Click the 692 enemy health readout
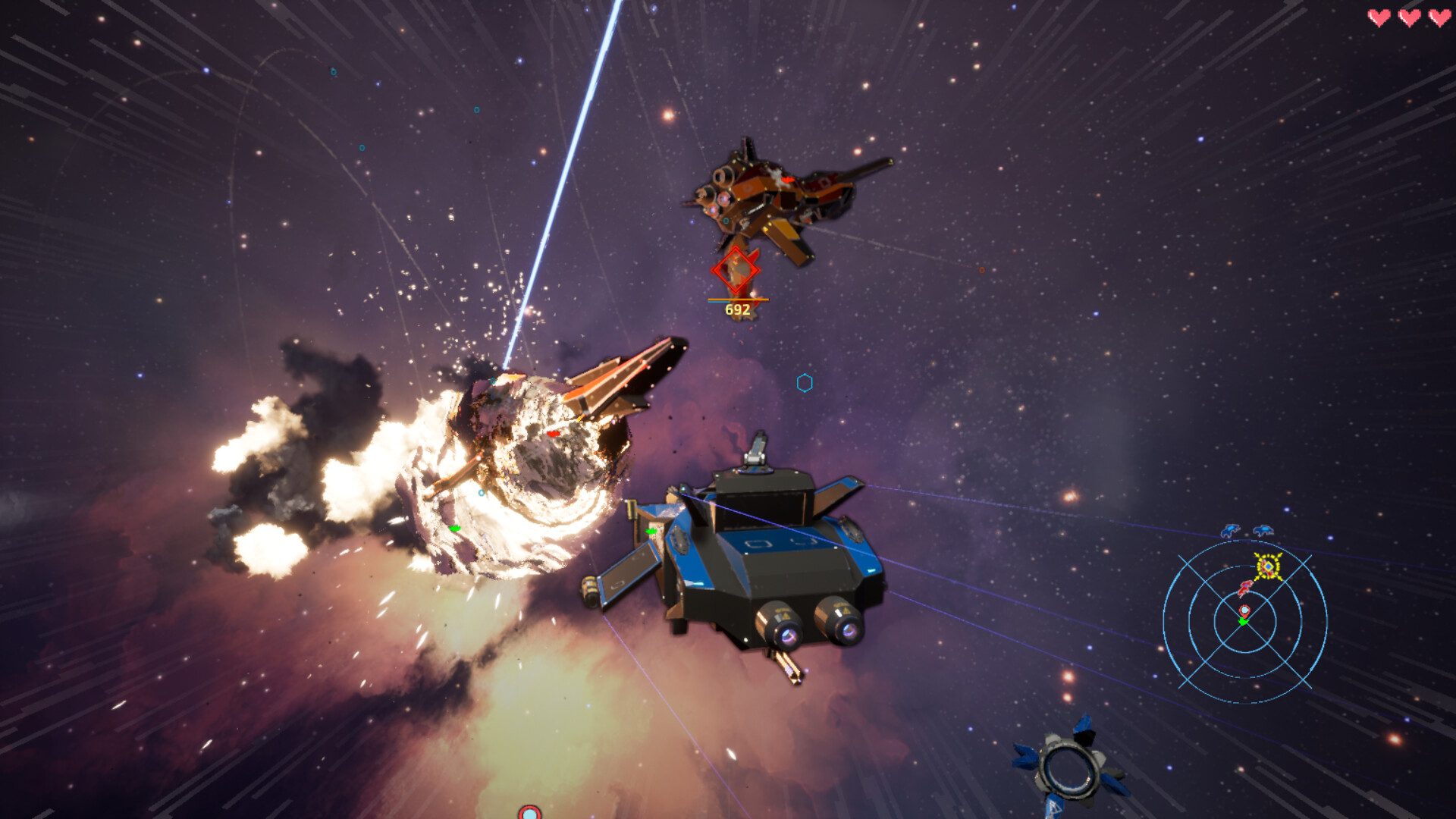 (736, 309)
